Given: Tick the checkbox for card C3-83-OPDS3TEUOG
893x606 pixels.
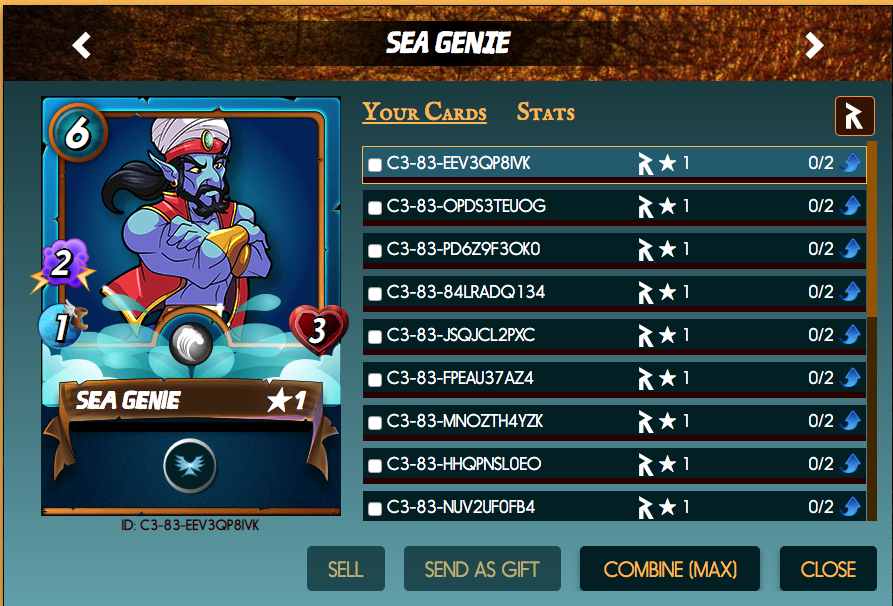Looking at the screenshot, I should pos(375,208).
